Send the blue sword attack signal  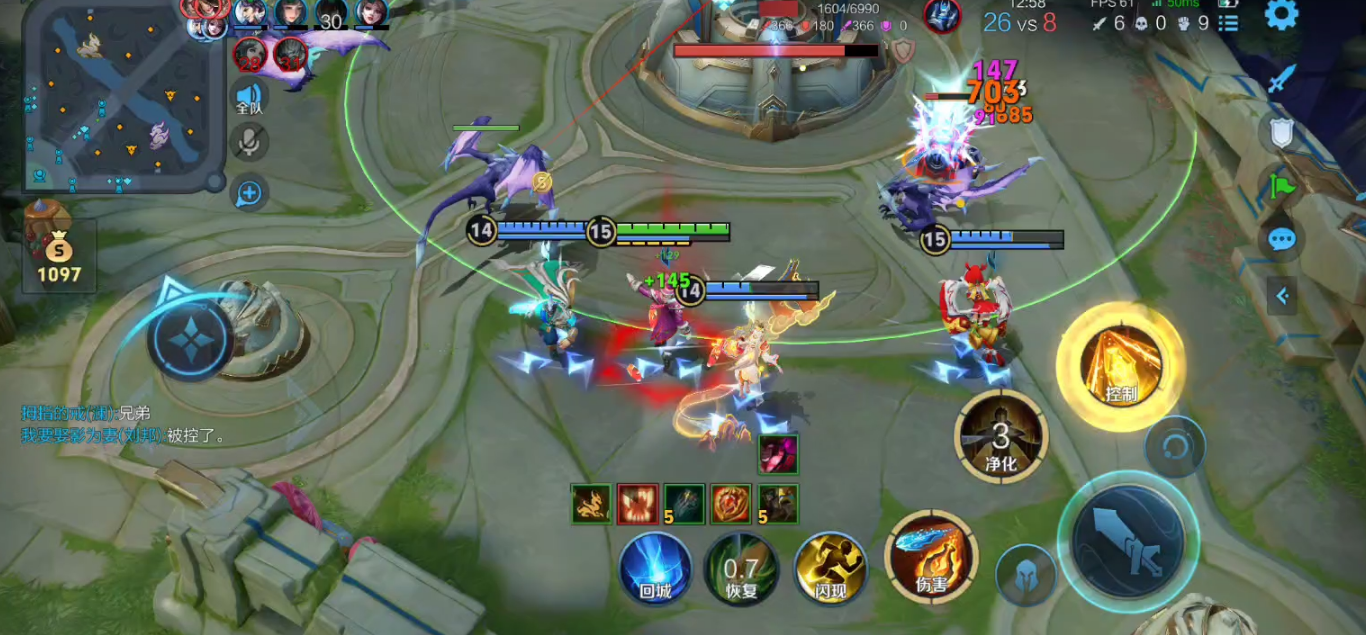click(1282, 80)
